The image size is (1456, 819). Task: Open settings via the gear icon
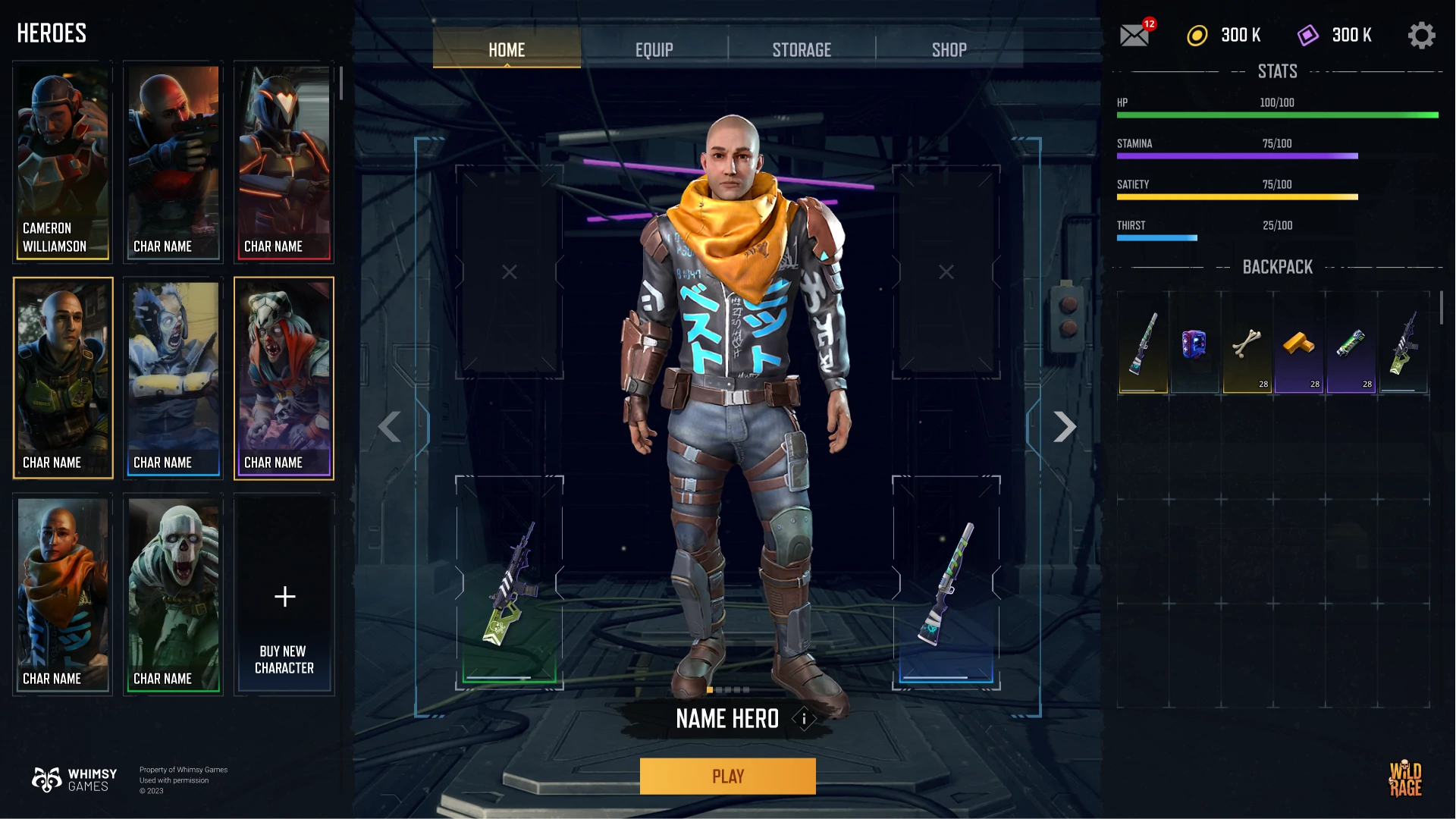tap(1421, 35)
